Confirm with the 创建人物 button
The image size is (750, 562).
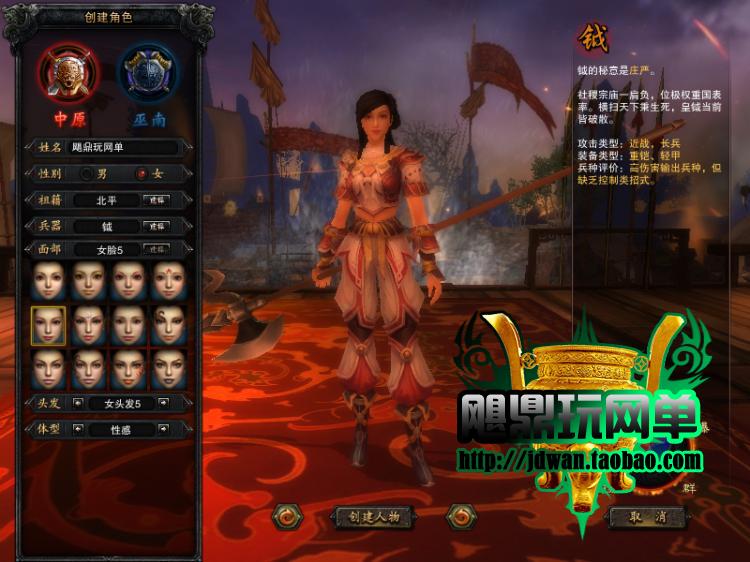pos(373,517)
